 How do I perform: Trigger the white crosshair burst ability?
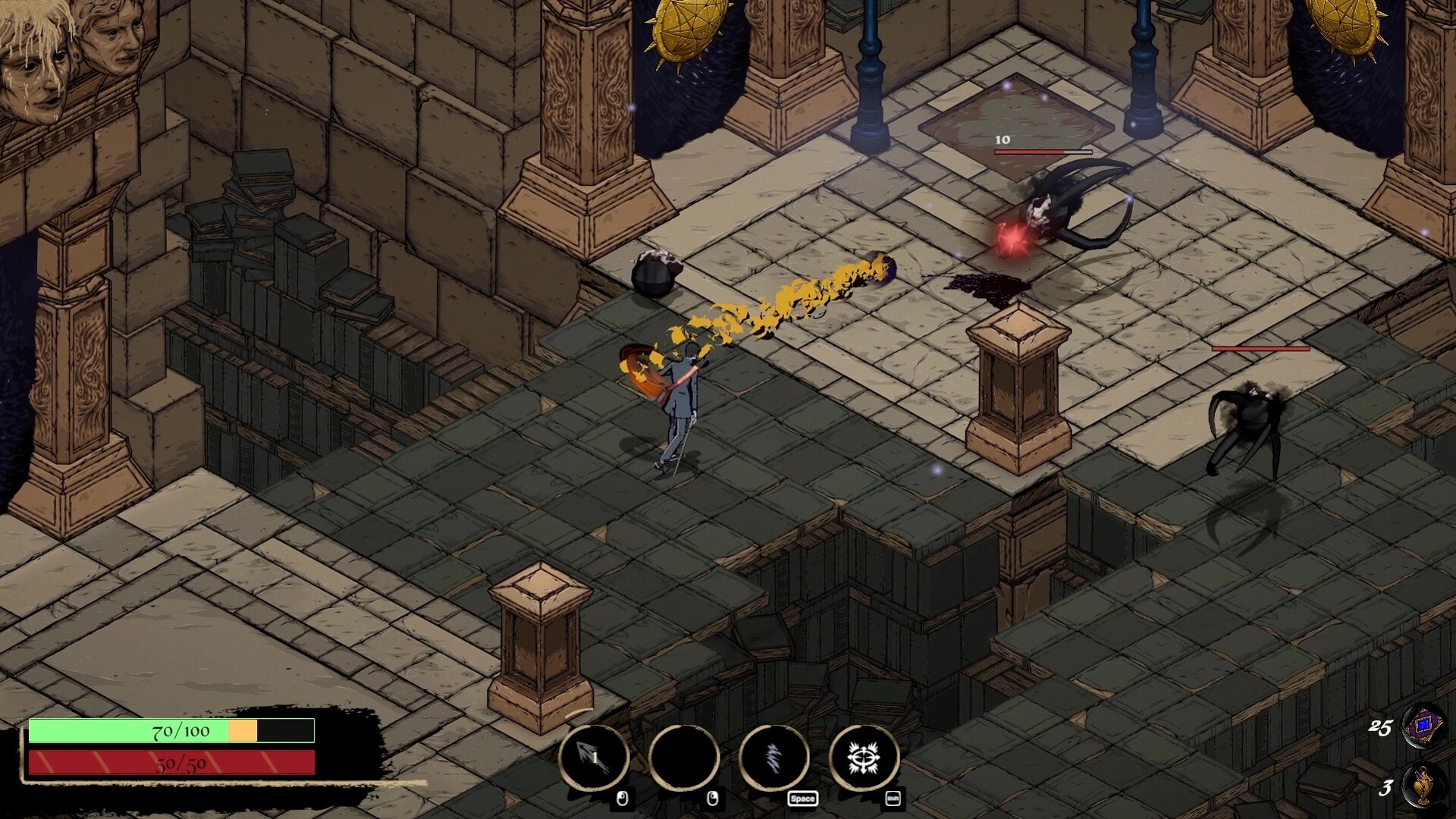[864, 758]
